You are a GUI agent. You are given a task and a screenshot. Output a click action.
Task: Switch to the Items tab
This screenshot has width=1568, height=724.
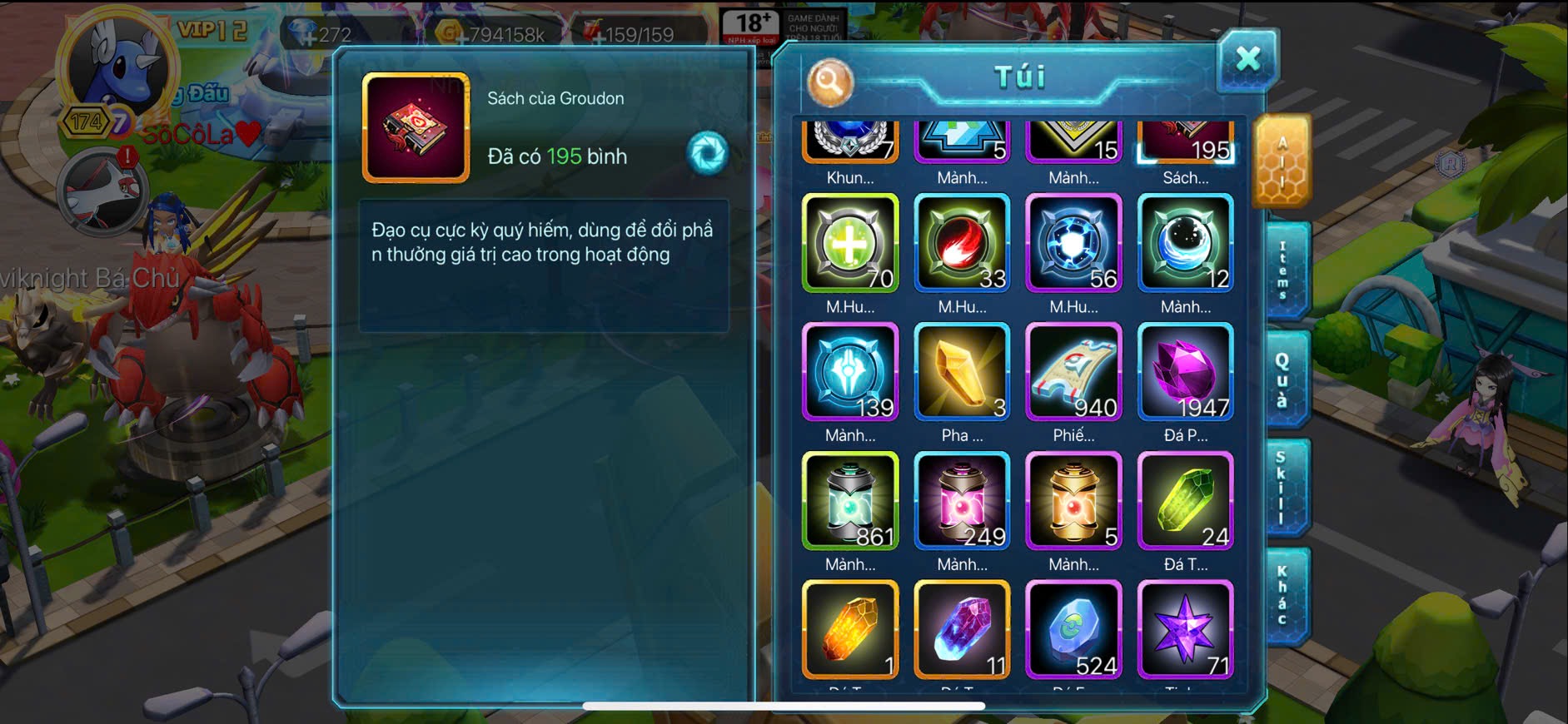(1283, 270)
